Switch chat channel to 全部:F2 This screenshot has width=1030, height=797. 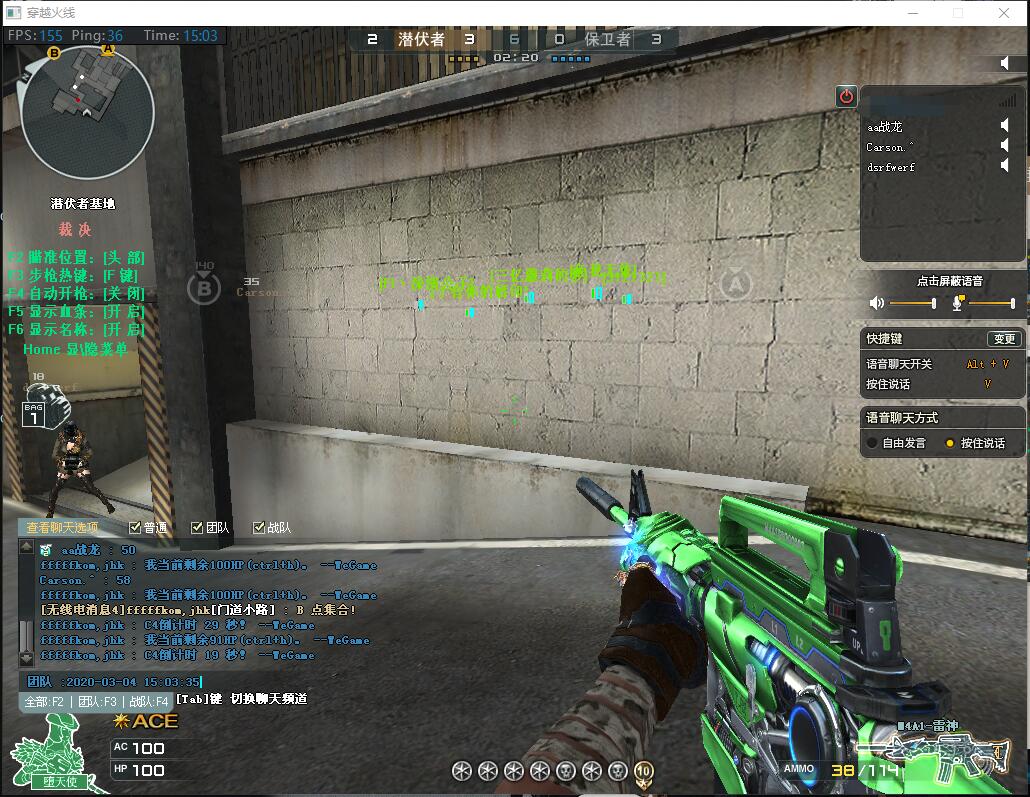(45, 702)
